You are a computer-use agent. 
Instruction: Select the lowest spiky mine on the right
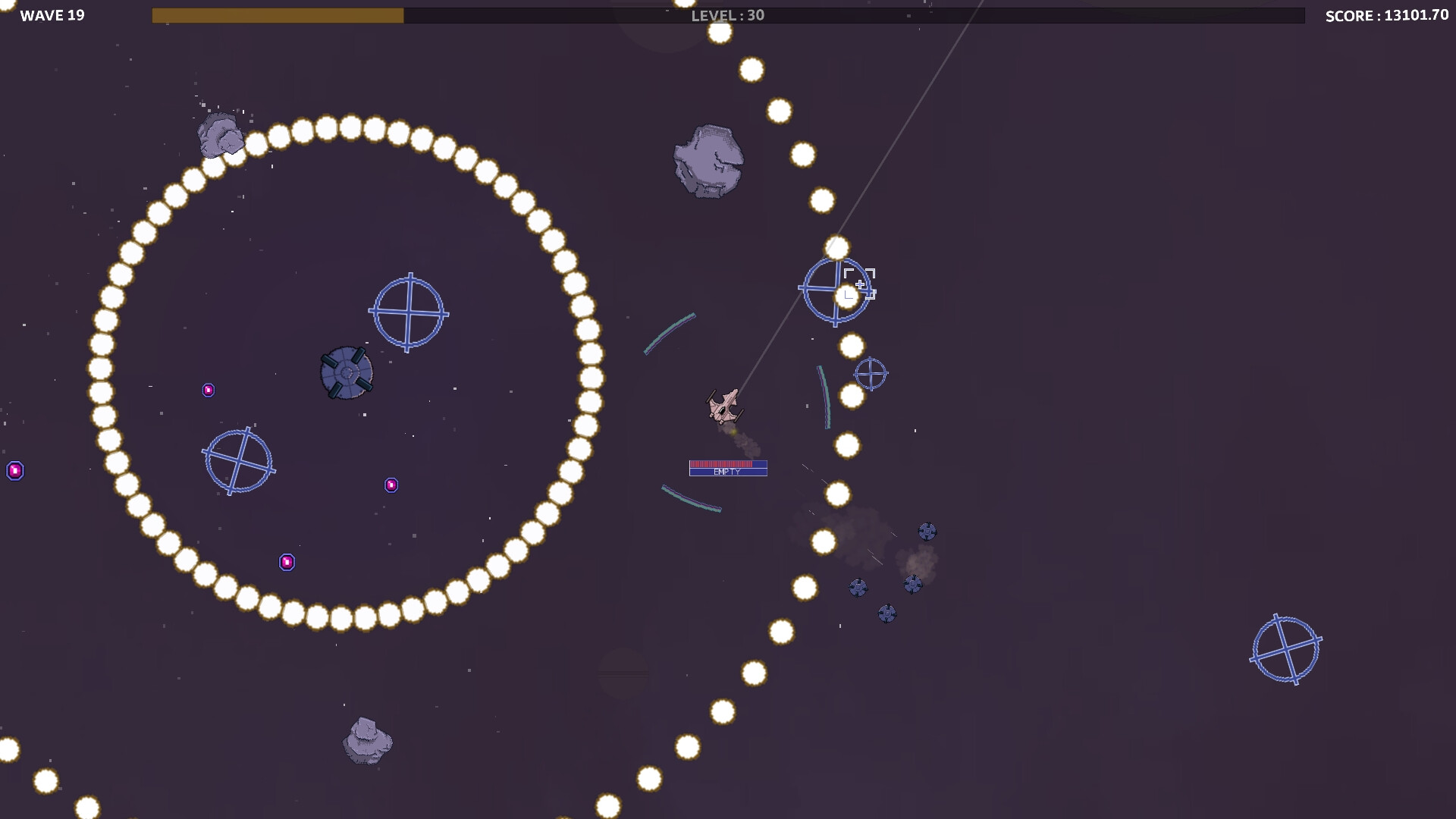tap(887, 613)
